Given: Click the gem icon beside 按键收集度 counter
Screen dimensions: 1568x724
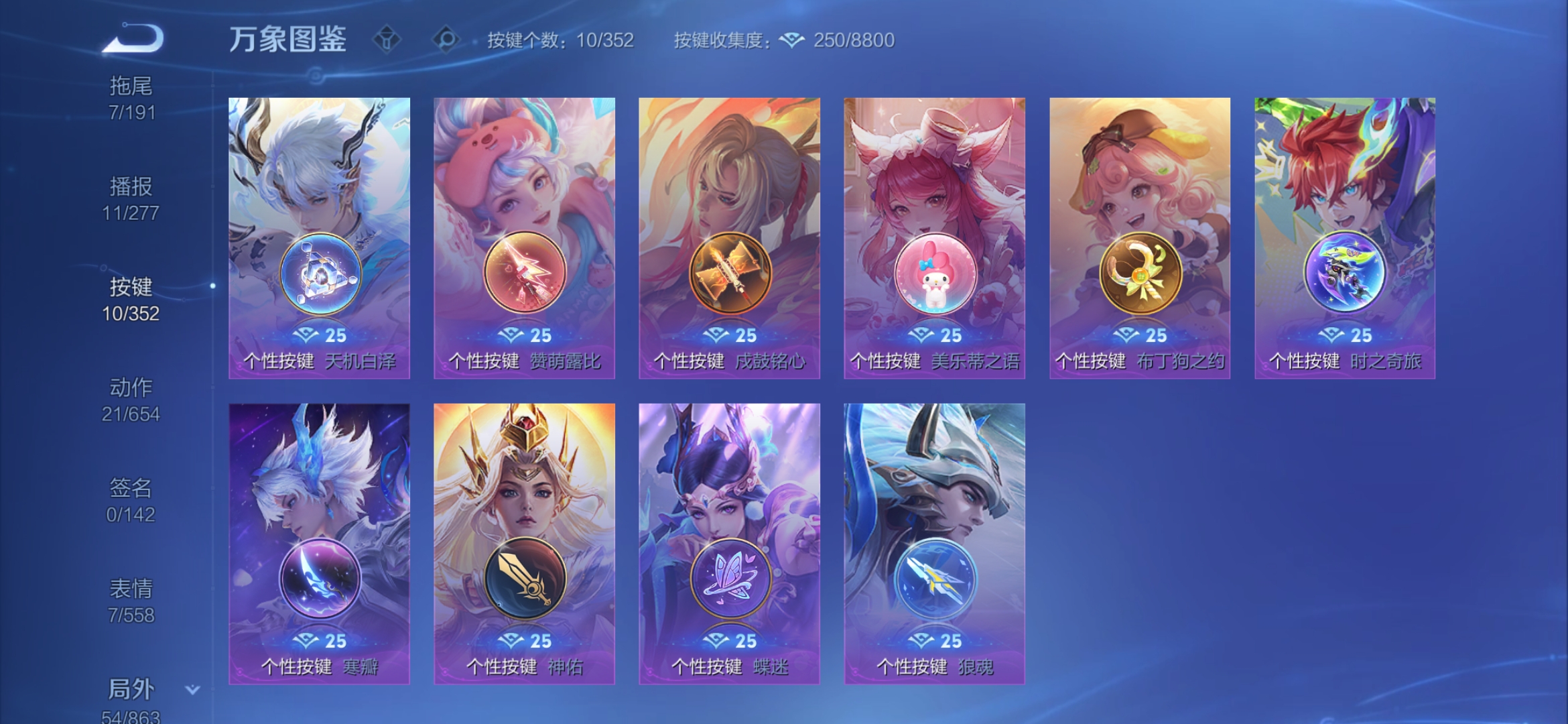Looking at the screenshot, I should coord(791,39).
